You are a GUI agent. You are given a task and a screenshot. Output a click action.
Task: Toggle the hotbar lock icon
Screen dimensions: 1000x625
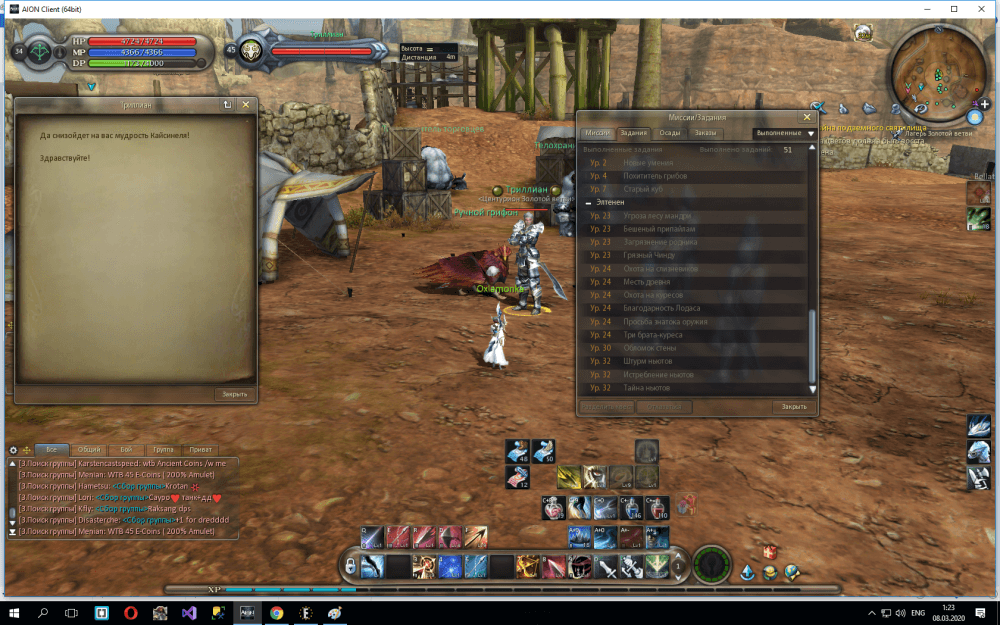pyautogui.click(x=350, y=567)
